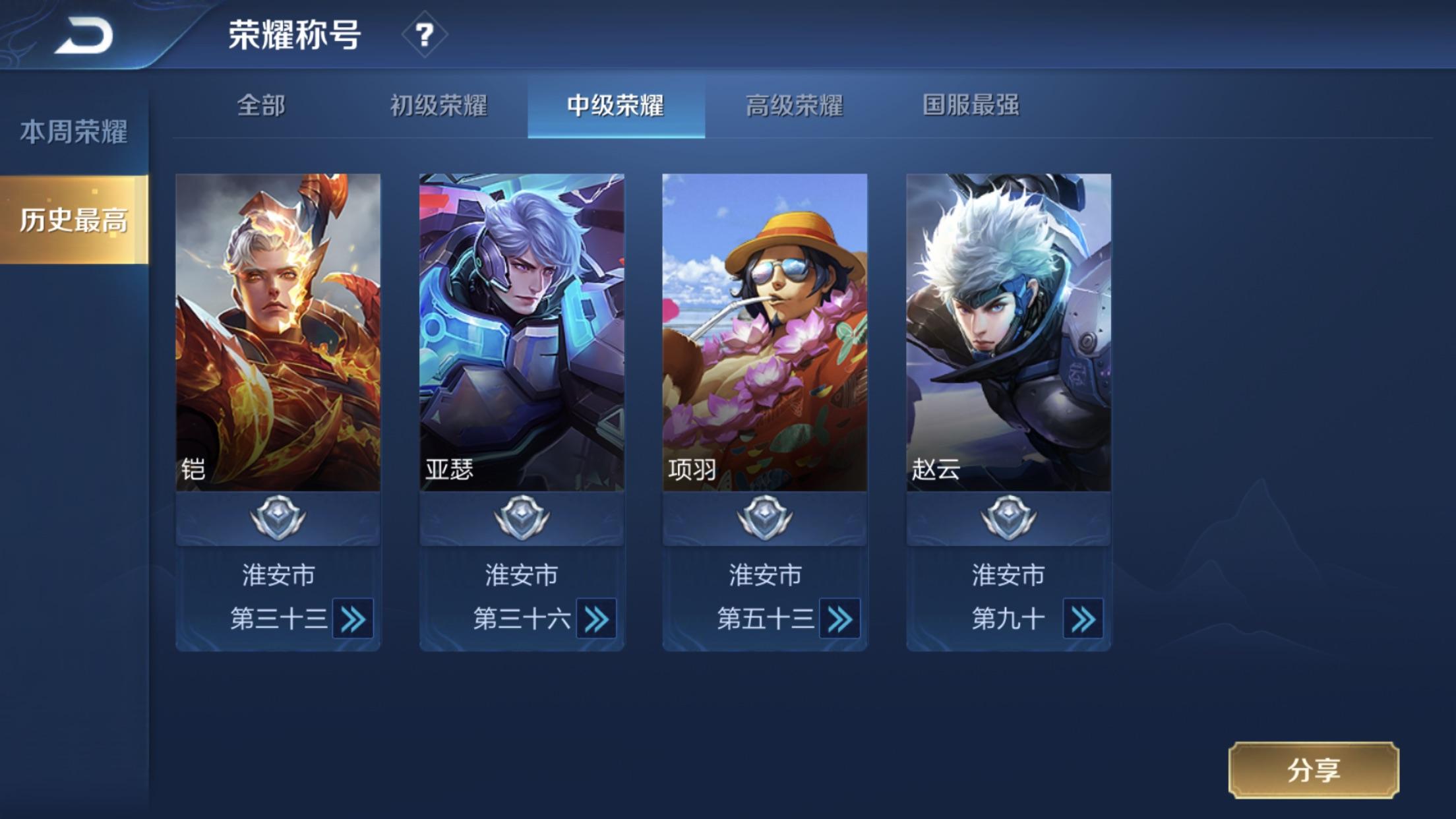Viewport: 1456px width, 819px height.
Task: Choose the 亚瑟 hero card
Action: 522,332
